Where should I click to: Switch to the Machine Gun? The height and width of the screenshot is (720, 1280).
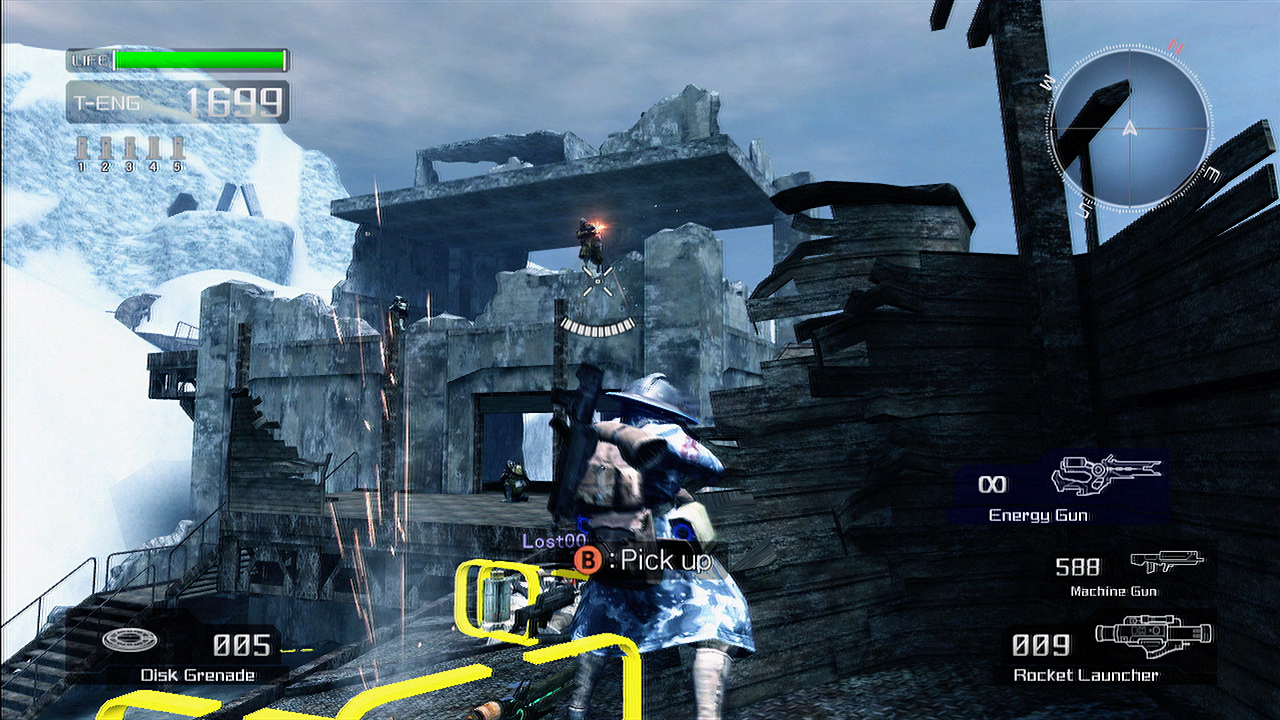[x=1128, y=573]
